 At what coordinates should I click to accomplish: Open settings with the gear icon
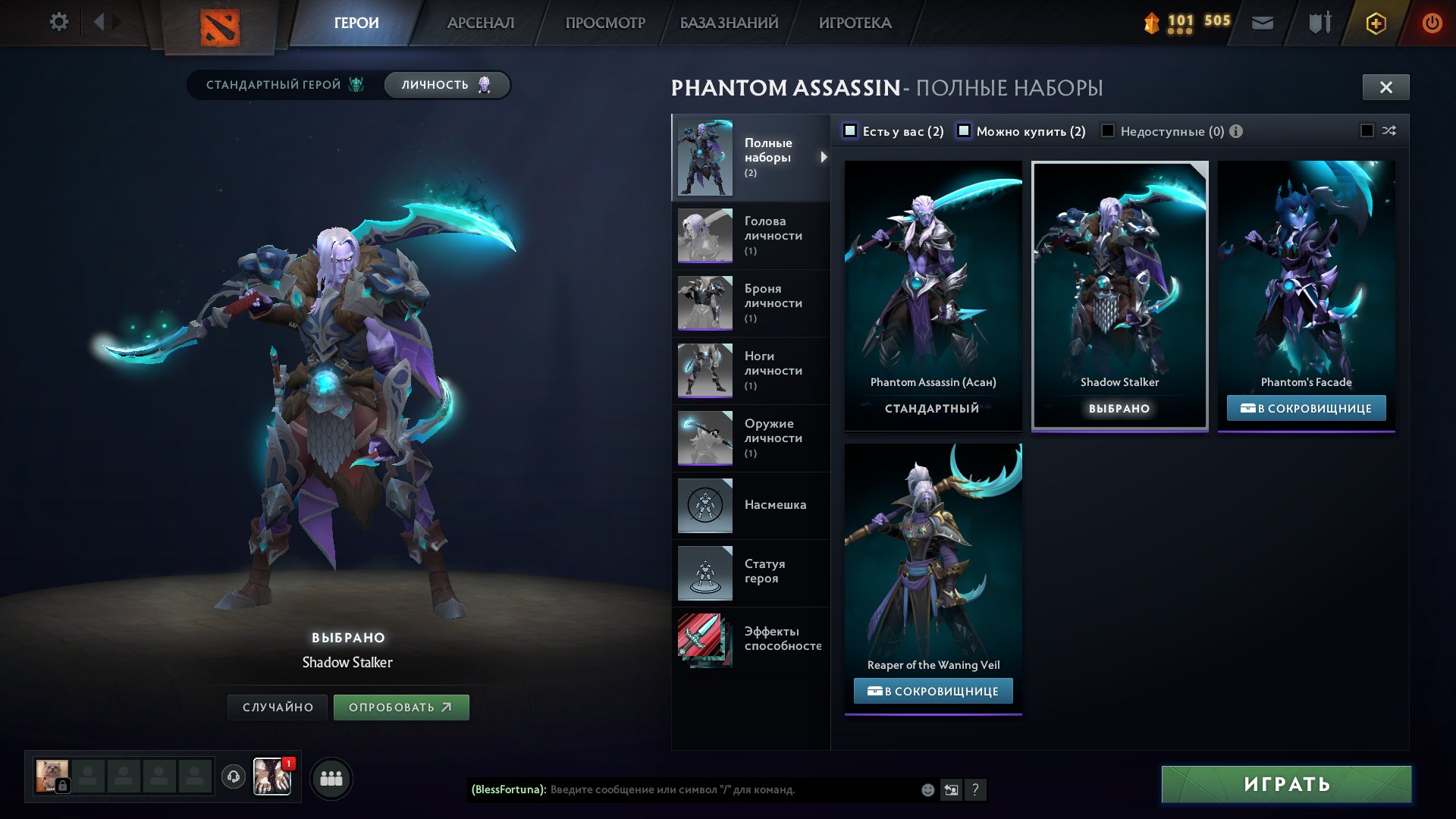[58, 22]
